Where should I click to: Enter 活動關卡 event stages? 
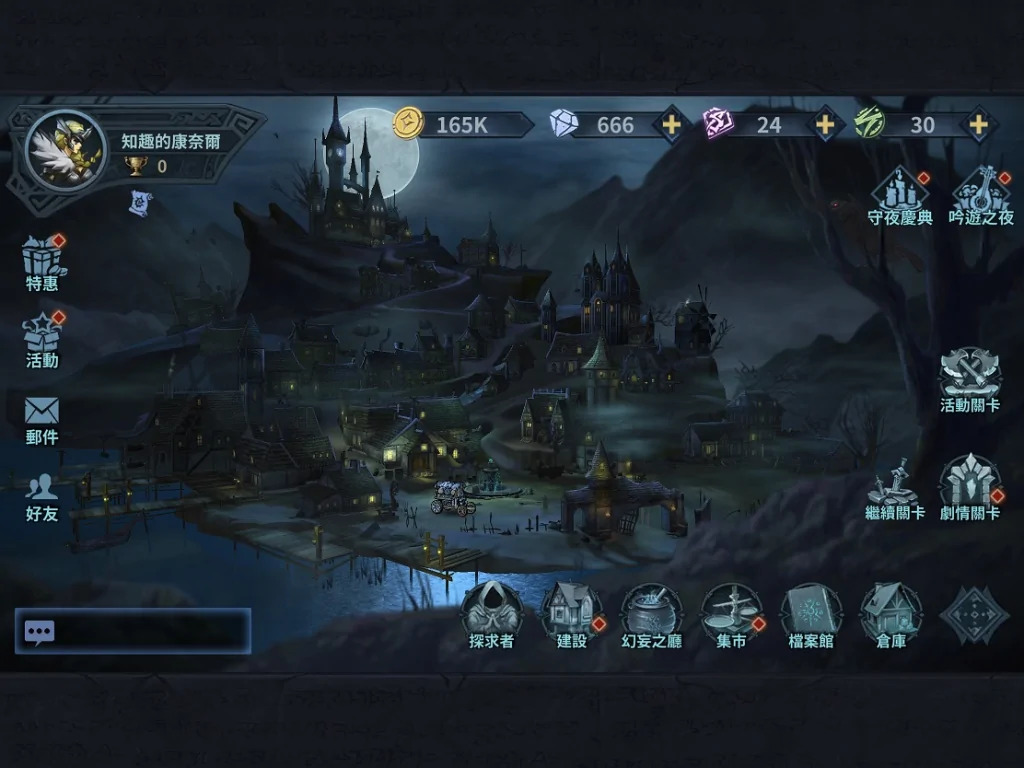pos(969,379)
